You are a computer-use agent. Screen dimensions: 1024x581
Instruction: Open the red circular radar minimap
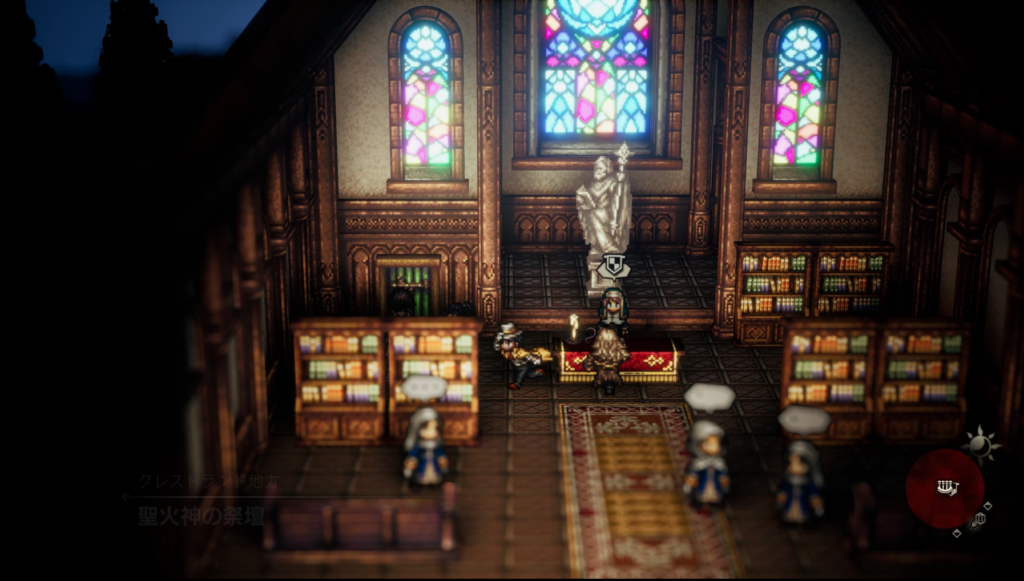[944, 487]
